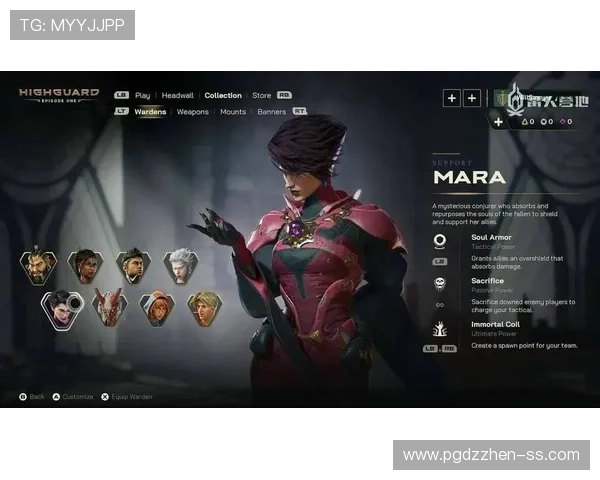This screenshot has width=600, height=480.
Task: Select the red-hooded warden portrait
Action: (x=157, y=308)
